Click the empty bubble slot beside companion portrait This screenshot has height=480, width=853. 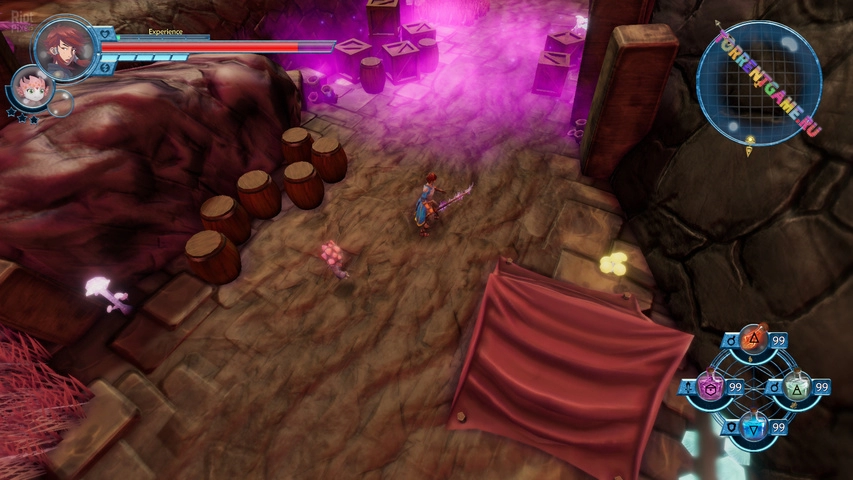(62, 103)
